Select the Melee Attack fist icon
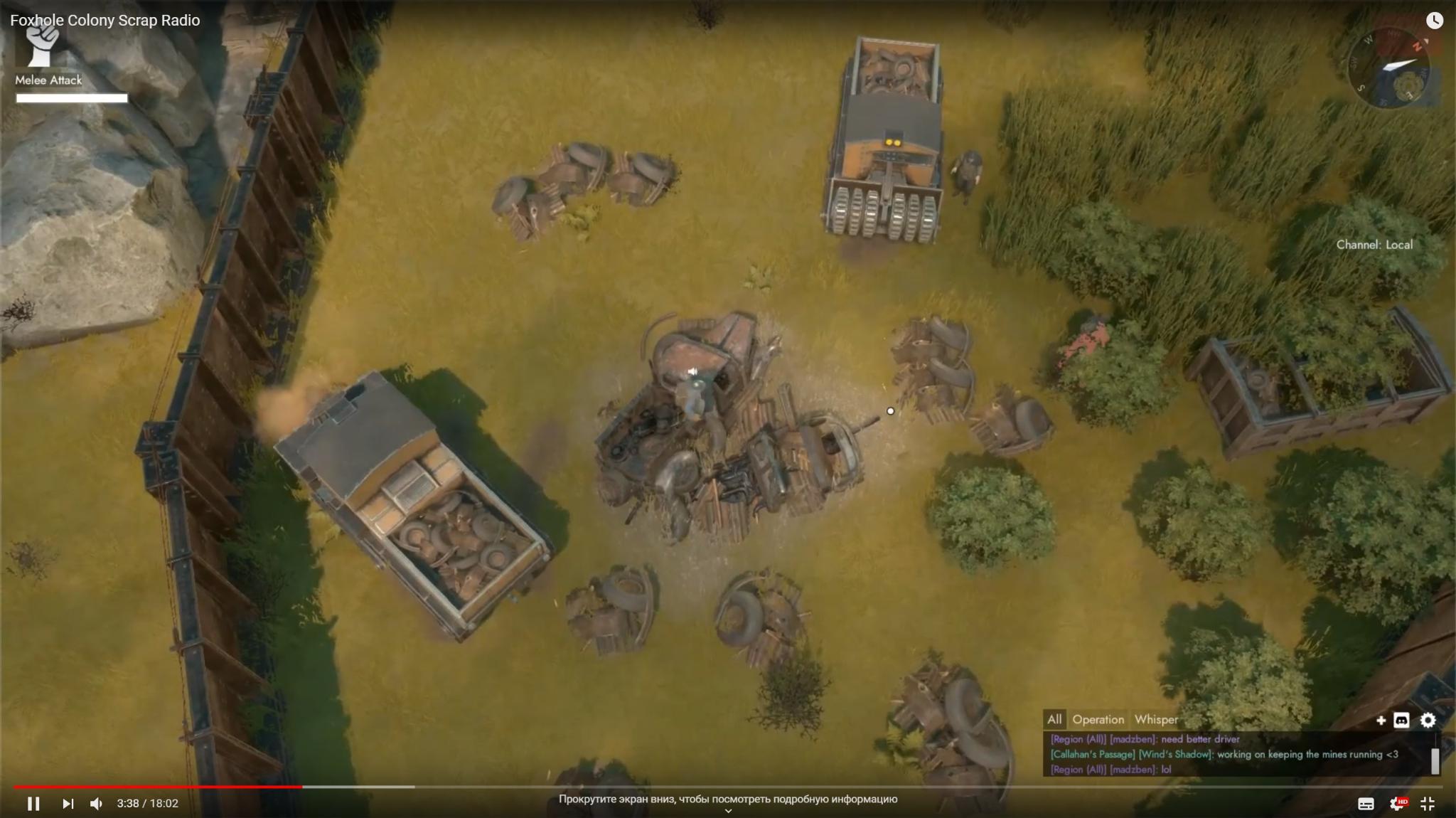Image resolution: width=1456 pixels, height=818 pixels. pyautogui.click(x=43, y=44)
